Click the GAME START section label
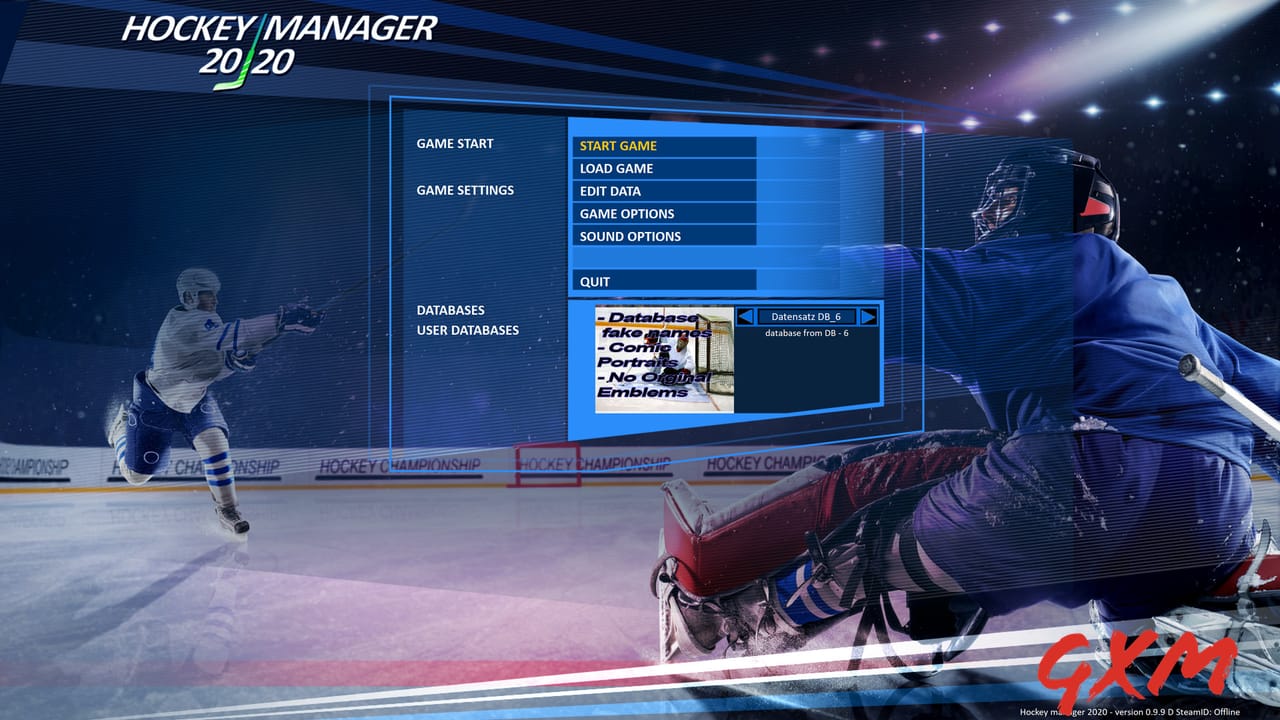Image resolution: width=1280 pixels, height=720 pixels. pyautogui.click(x=455, y=143)
